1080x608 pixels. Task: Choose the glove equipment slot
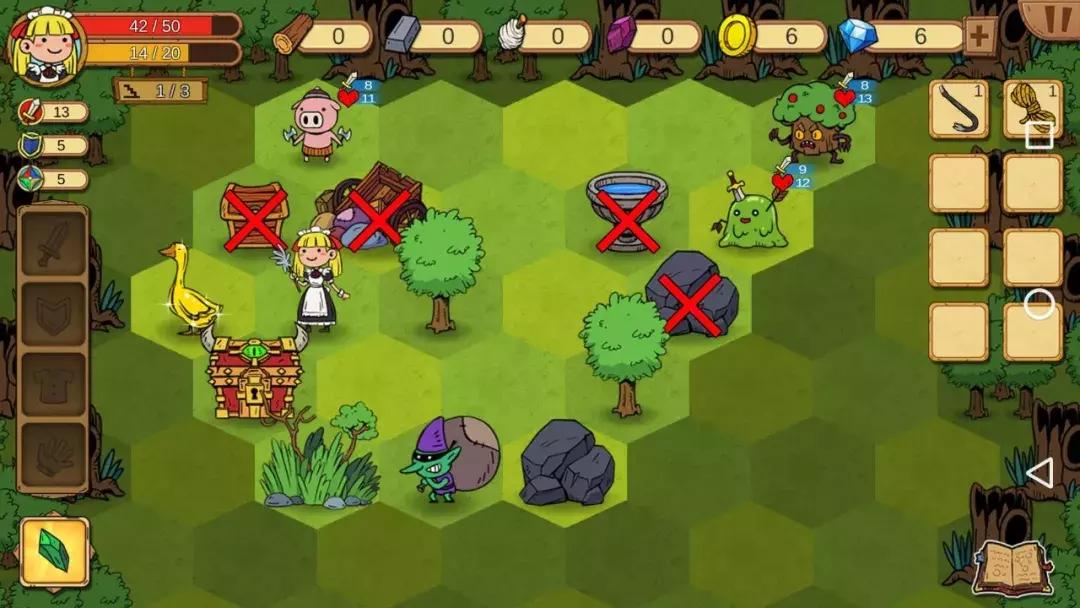[53, 456]
